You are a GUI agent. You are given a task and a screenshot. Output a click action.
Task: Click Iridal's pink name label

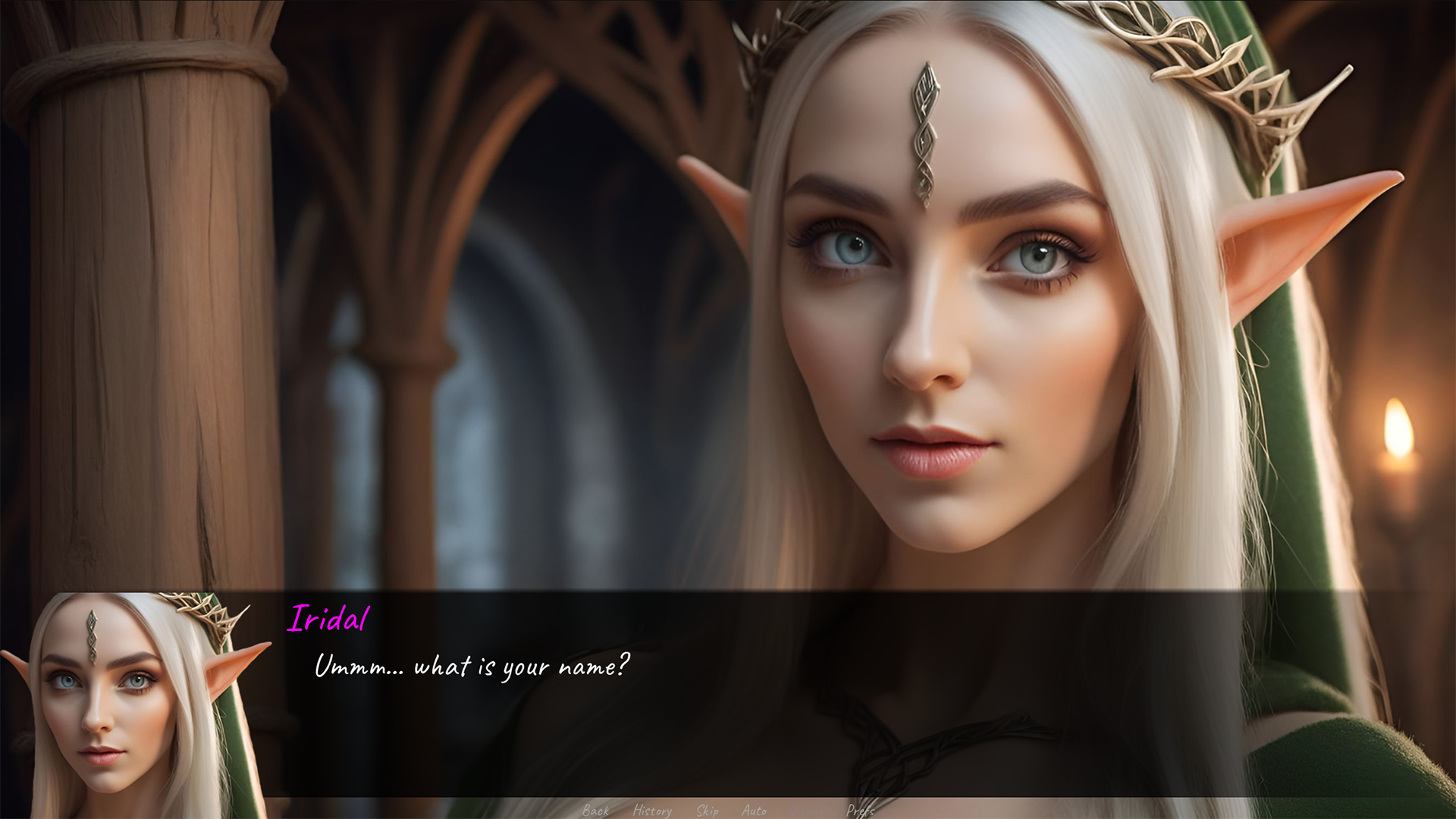[328, 619]
